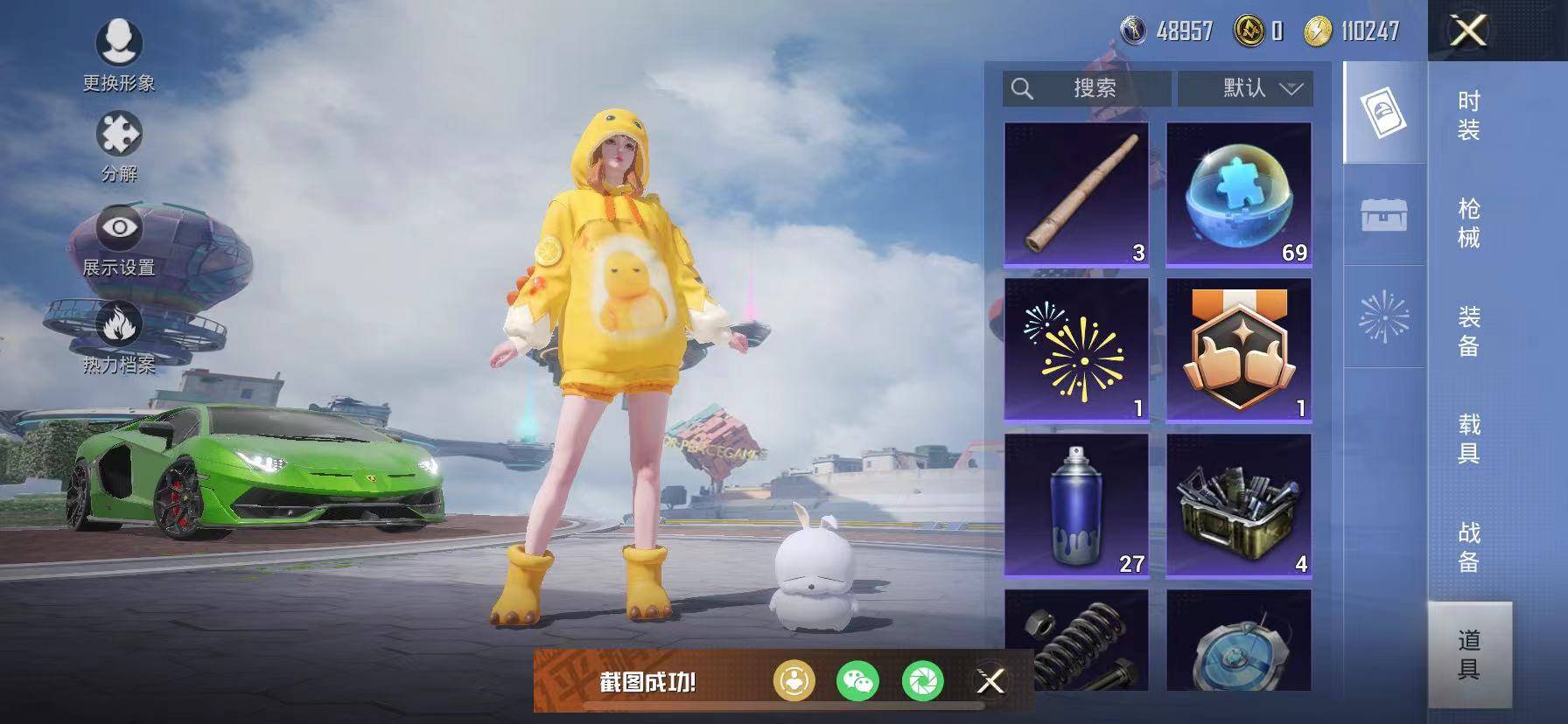Switch to the 战备 combat readiness tab
The image size is (1568, 724).
point(1468,546)
